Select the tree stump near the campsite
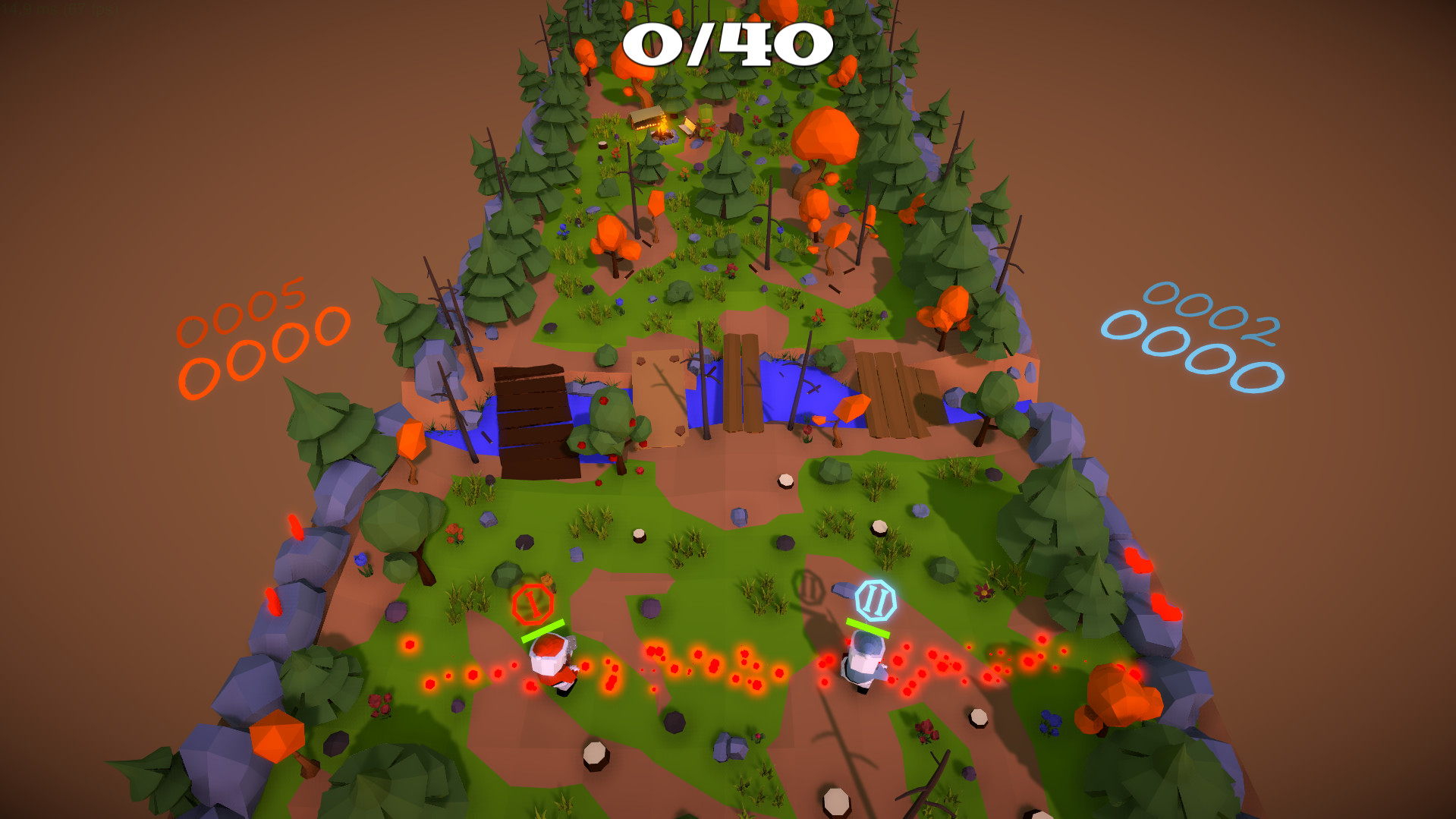 [602, 146]
